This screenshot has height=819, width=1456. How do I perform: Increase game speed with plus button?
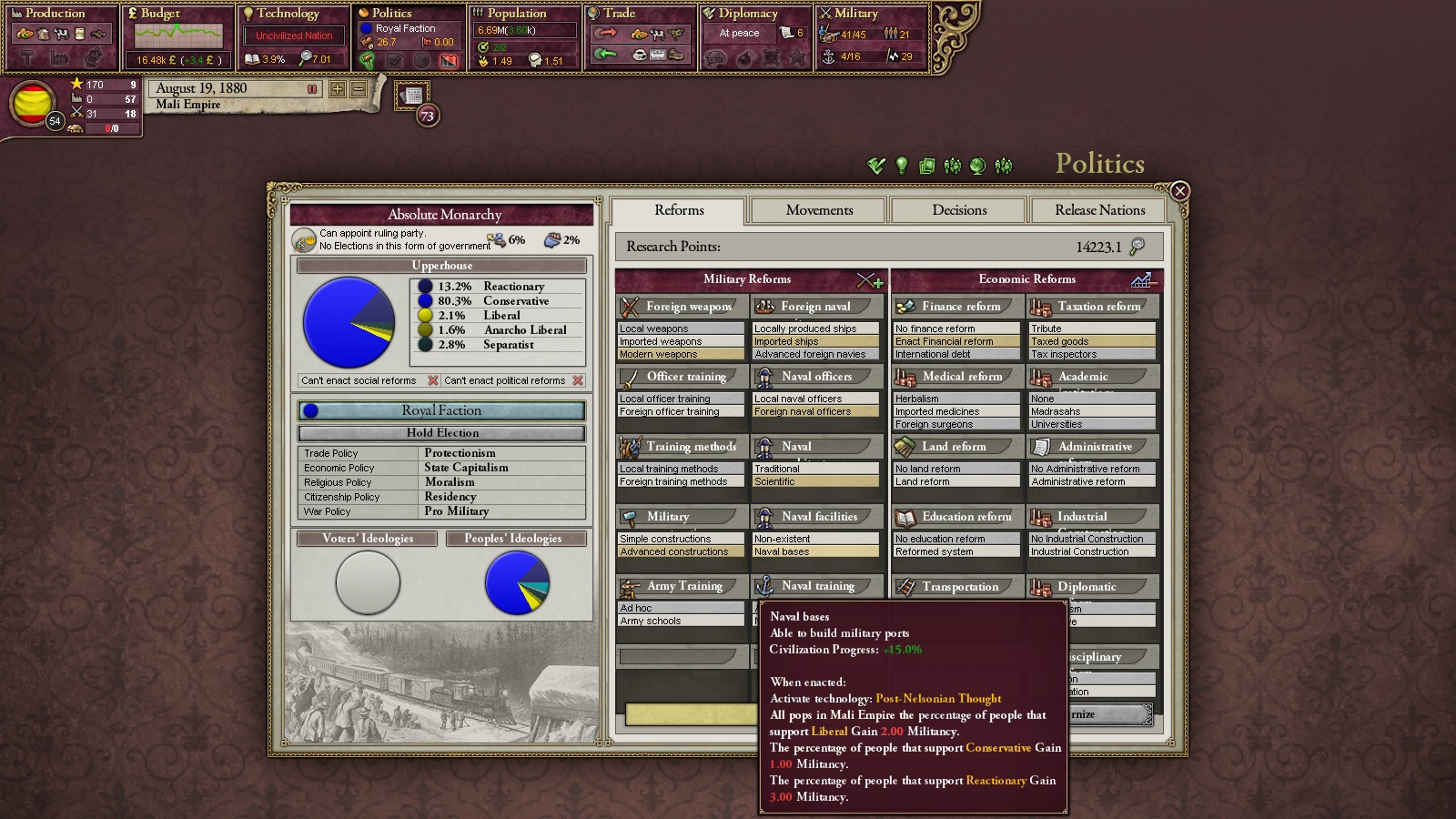point(338,89)
